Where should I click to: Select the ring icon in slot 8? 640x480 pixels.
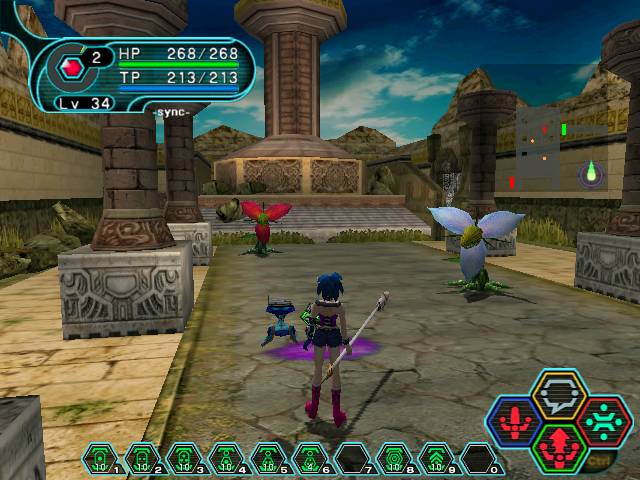coord(394,460)
